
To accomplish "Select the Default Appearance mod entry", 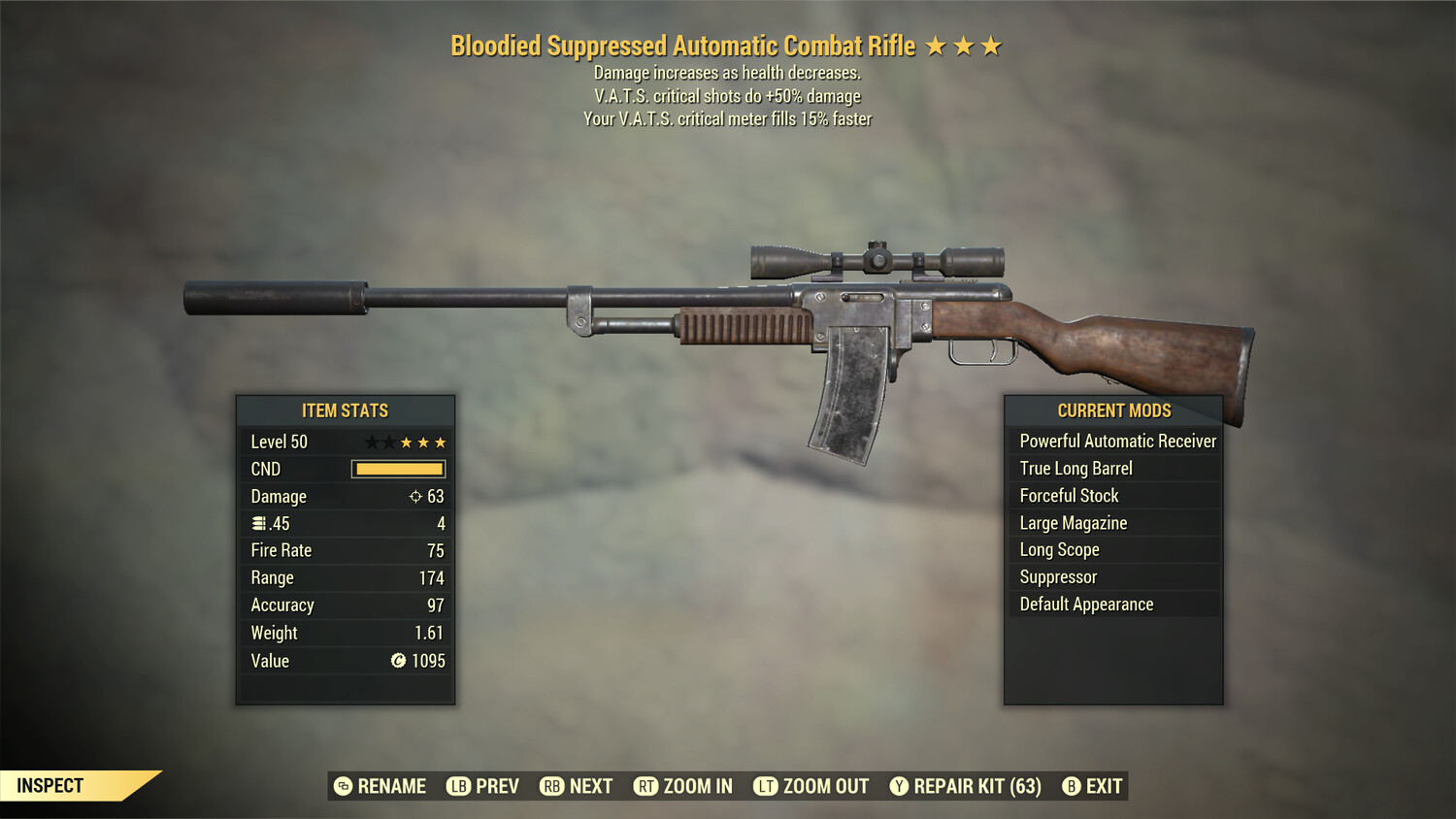I will coord(1086,604).
